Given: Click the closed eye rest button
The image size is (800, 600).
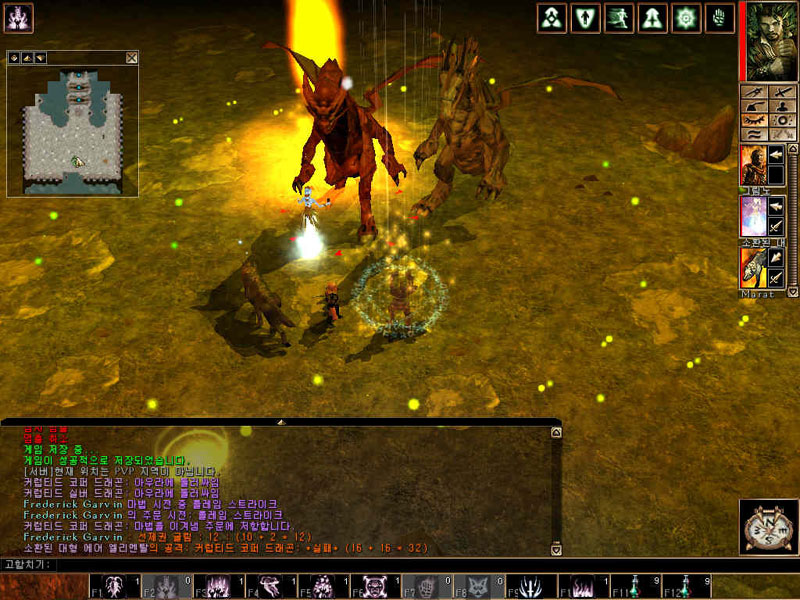Looking at the screenshot, I should pos(755,120).
